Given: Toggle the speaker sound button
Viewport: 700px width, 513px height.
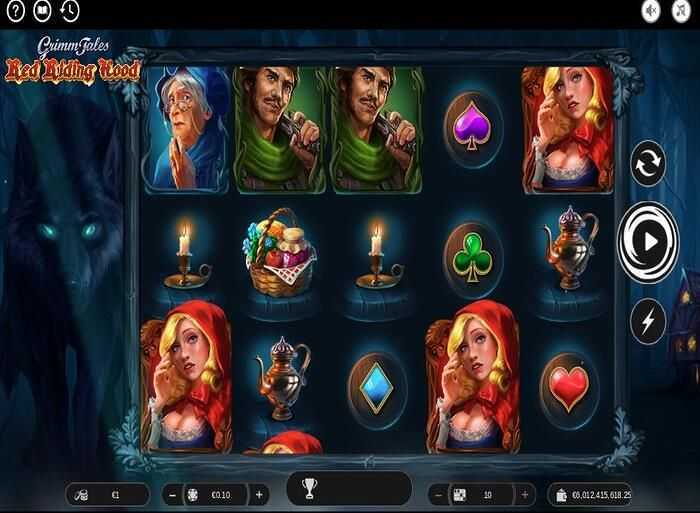Looking at the screenshot, I should [x=652, y=11].
